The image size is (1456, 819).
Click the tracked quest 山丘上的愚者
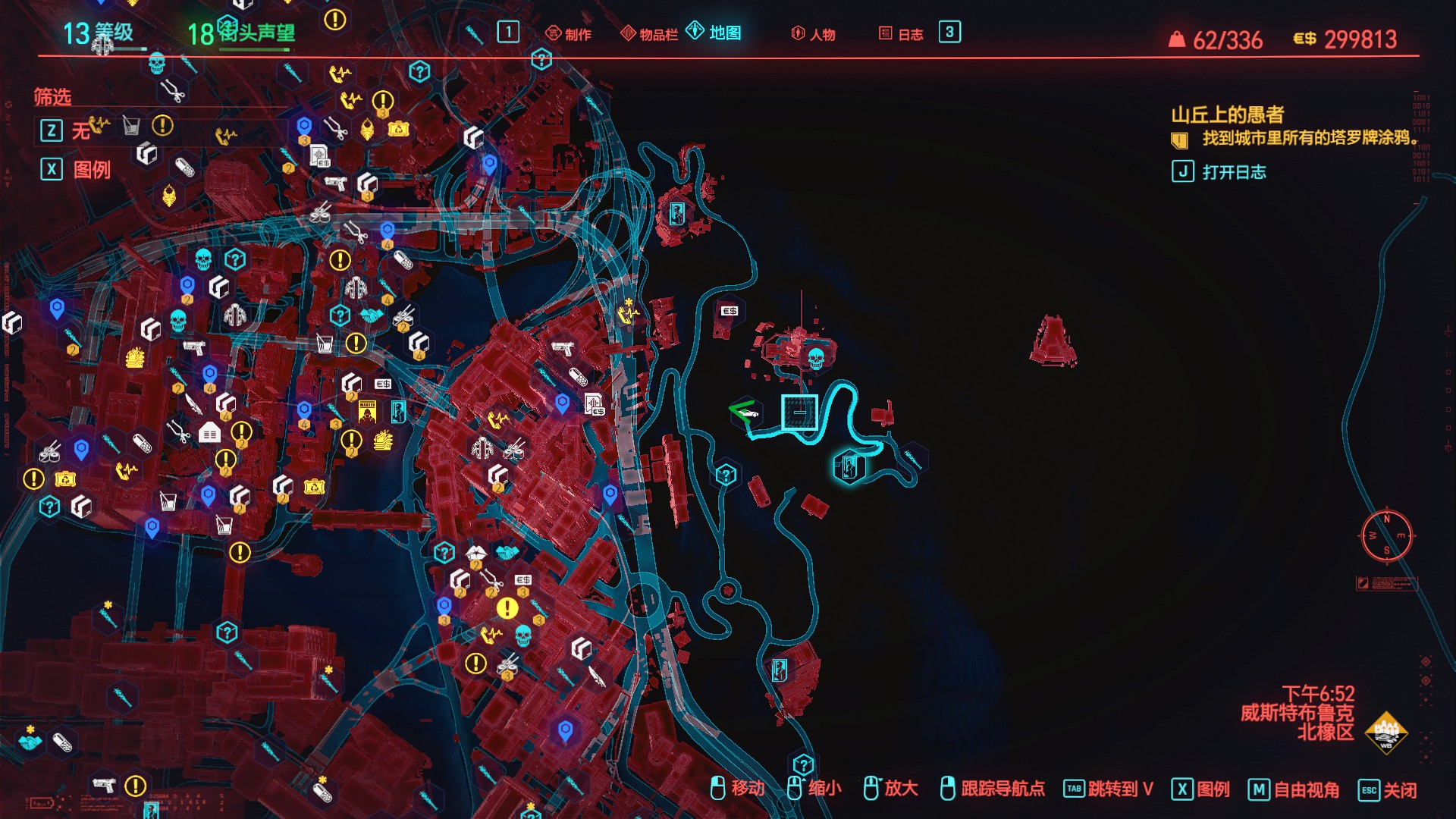point(1227,115)
